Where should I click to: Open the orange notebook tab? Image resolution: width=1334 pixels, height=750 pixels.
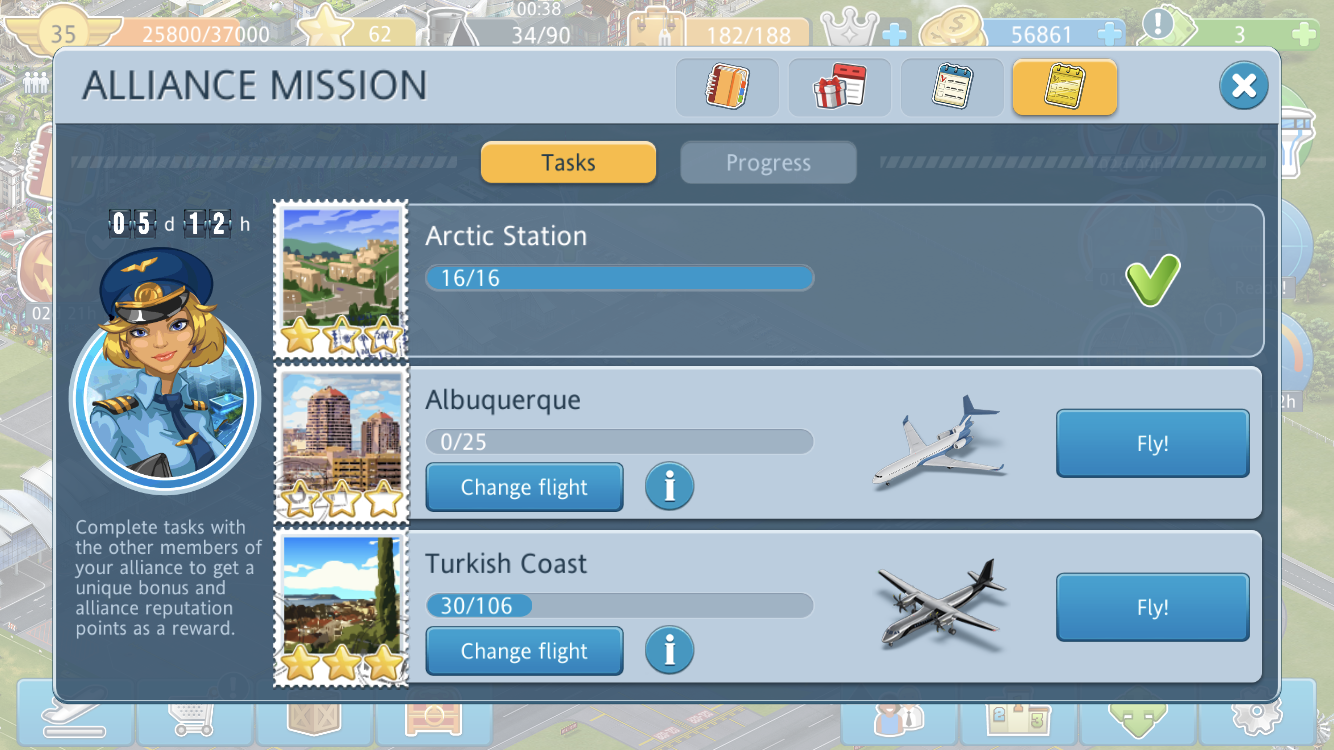727,87
